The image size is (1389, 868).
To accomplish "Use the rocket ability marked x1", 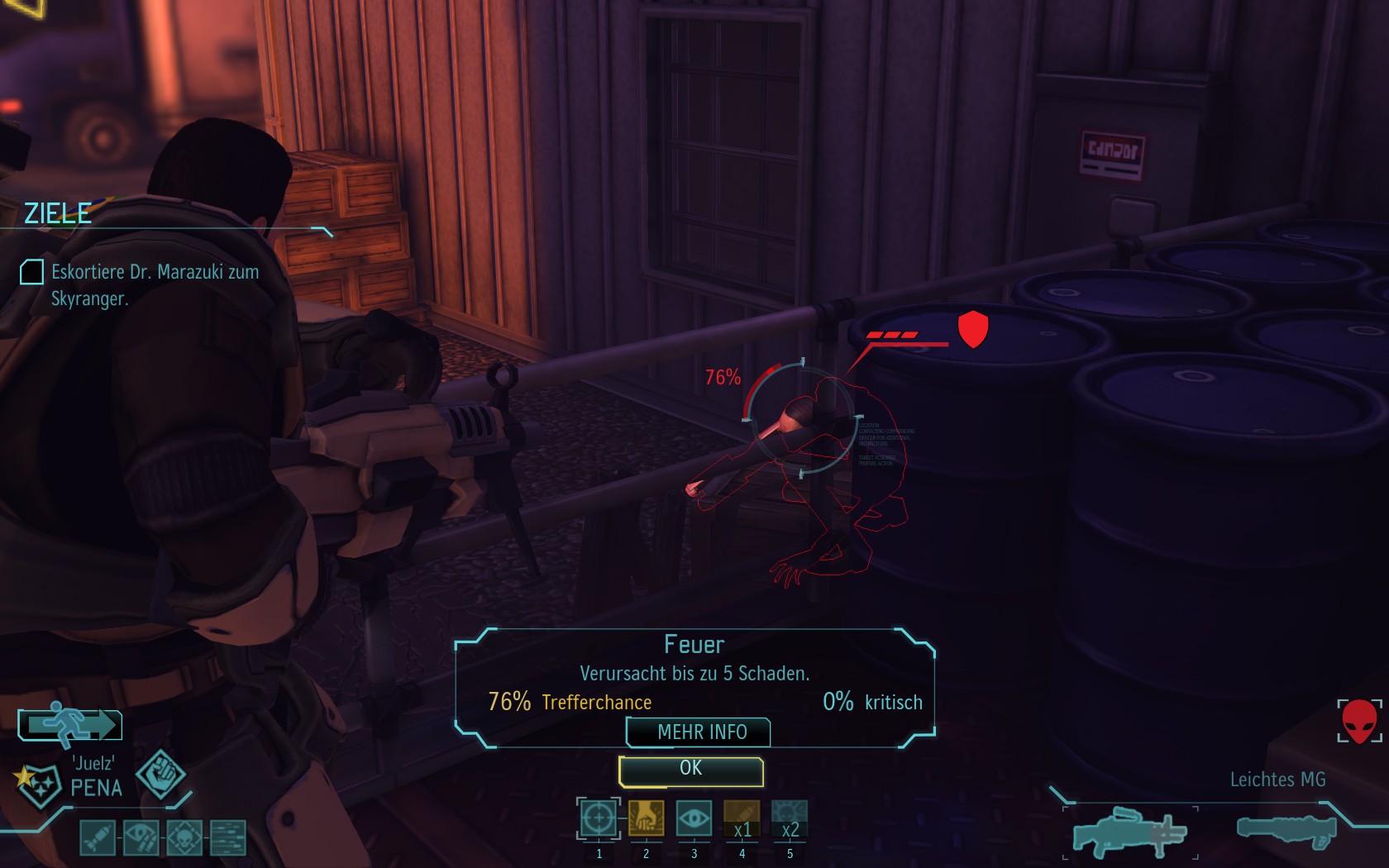I will point(742,819).
